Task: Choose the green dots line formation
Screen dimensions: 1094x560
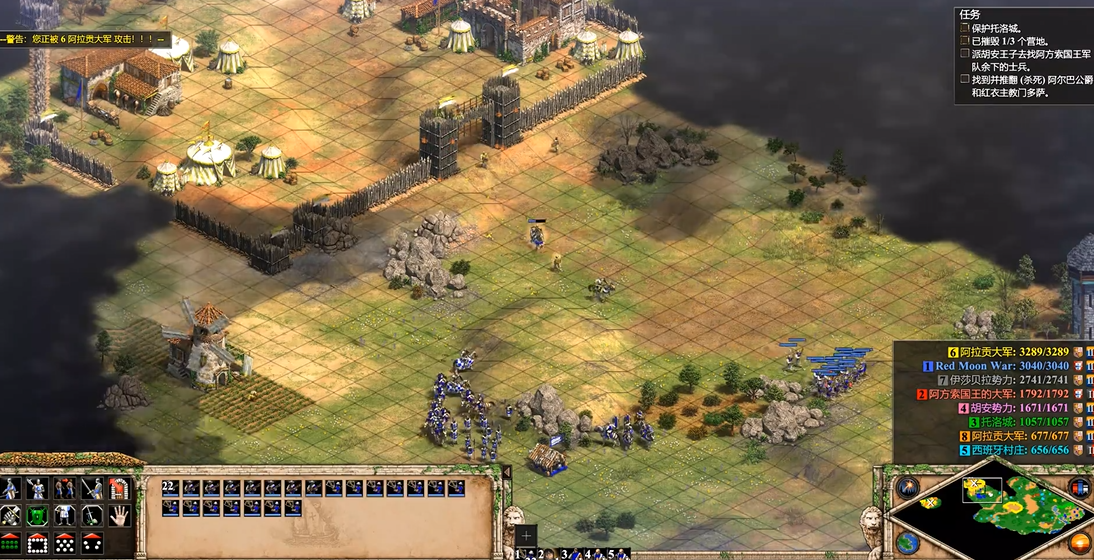Action: (x=10, y=543)
